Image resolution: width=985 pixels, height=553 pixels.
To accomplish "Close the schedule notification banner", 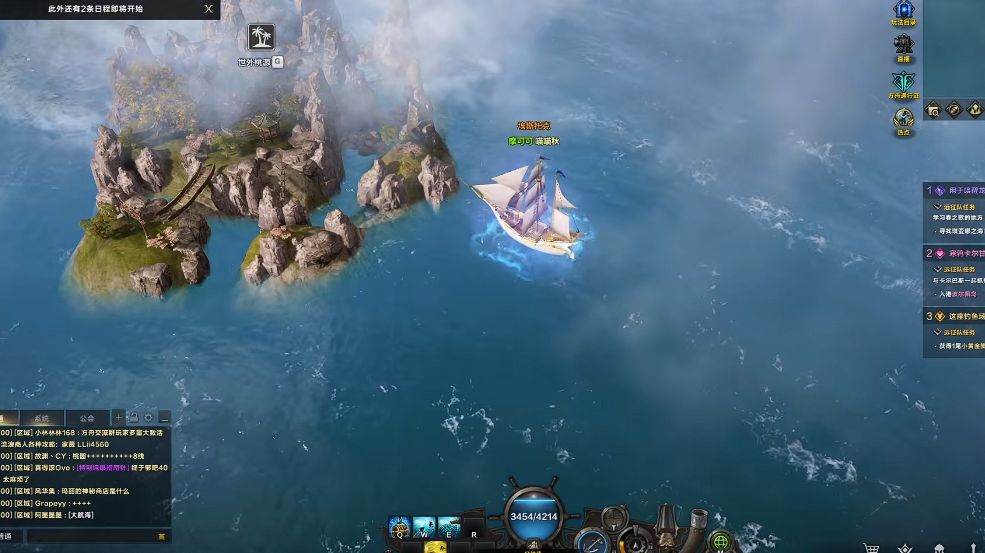I will 208,9.
